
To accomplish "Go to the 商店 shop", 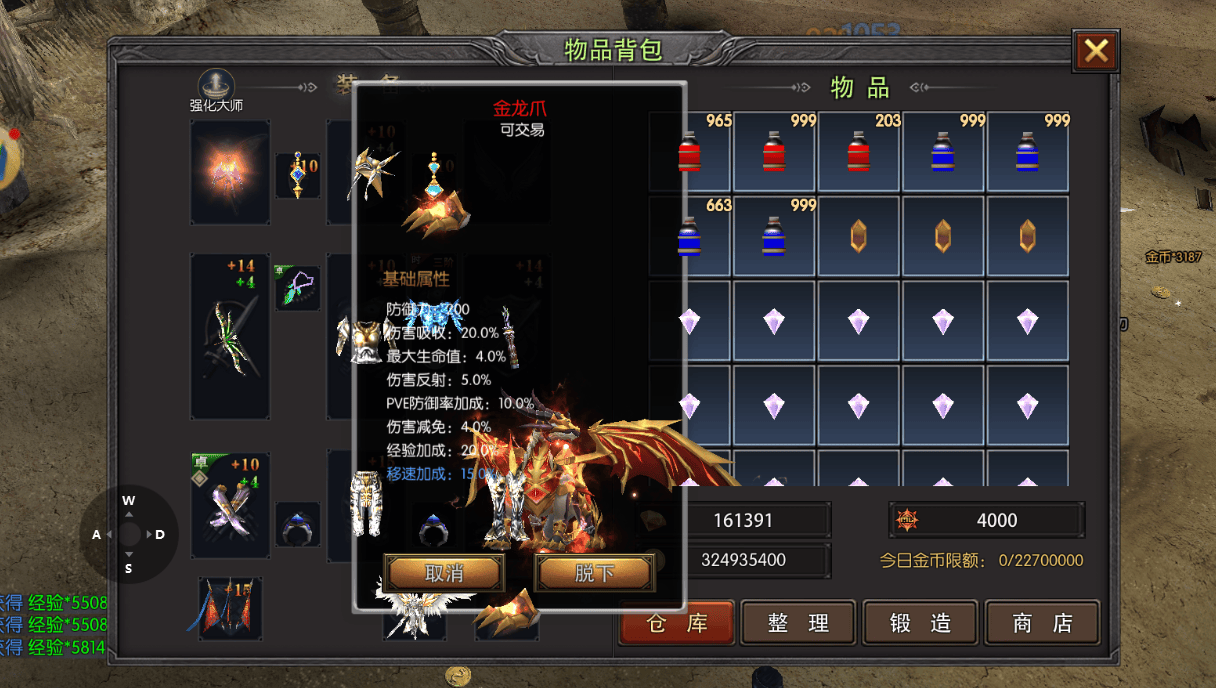I will click(1041, 623).
